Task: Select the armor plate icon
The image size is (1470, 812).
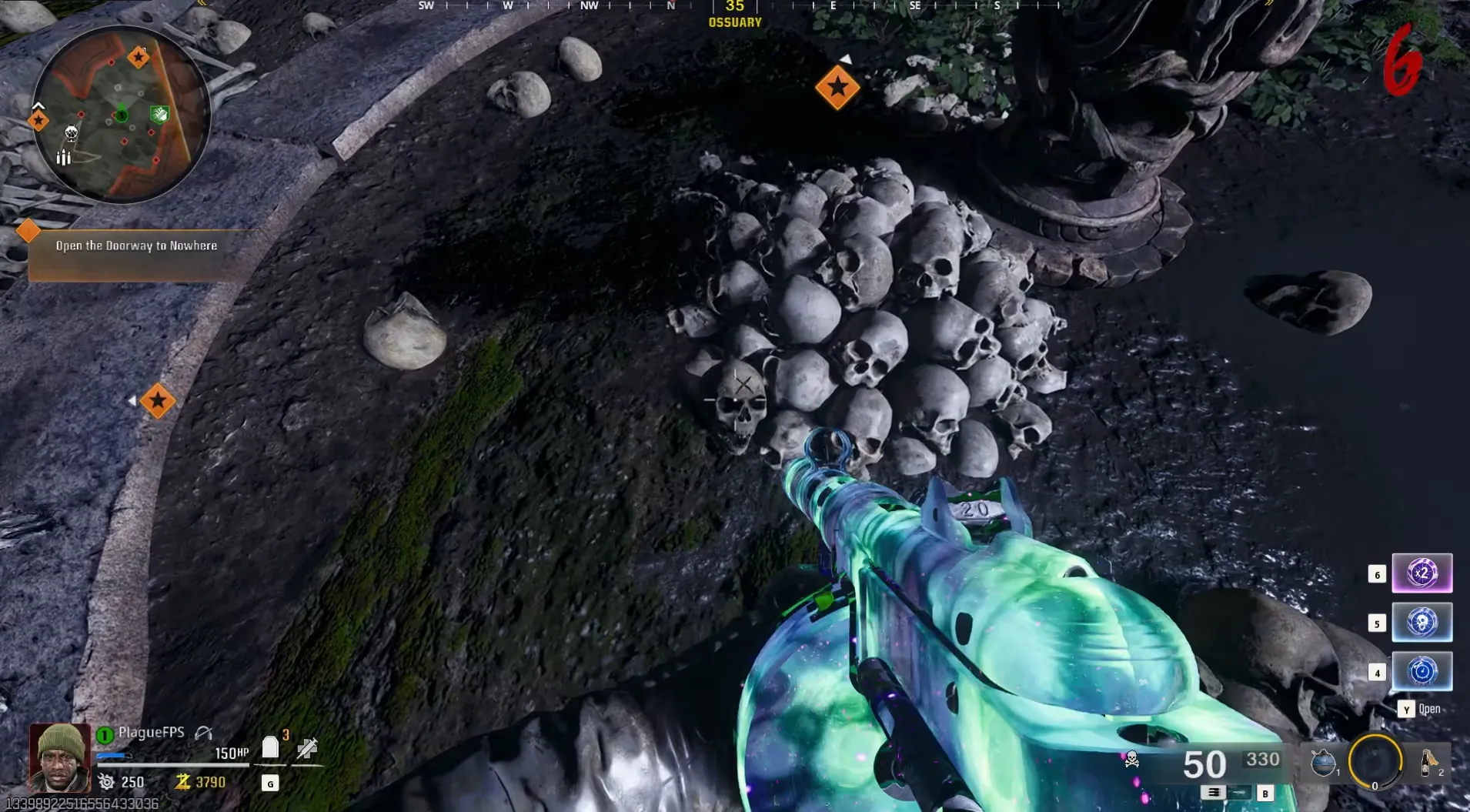Action: click(270, 747)
